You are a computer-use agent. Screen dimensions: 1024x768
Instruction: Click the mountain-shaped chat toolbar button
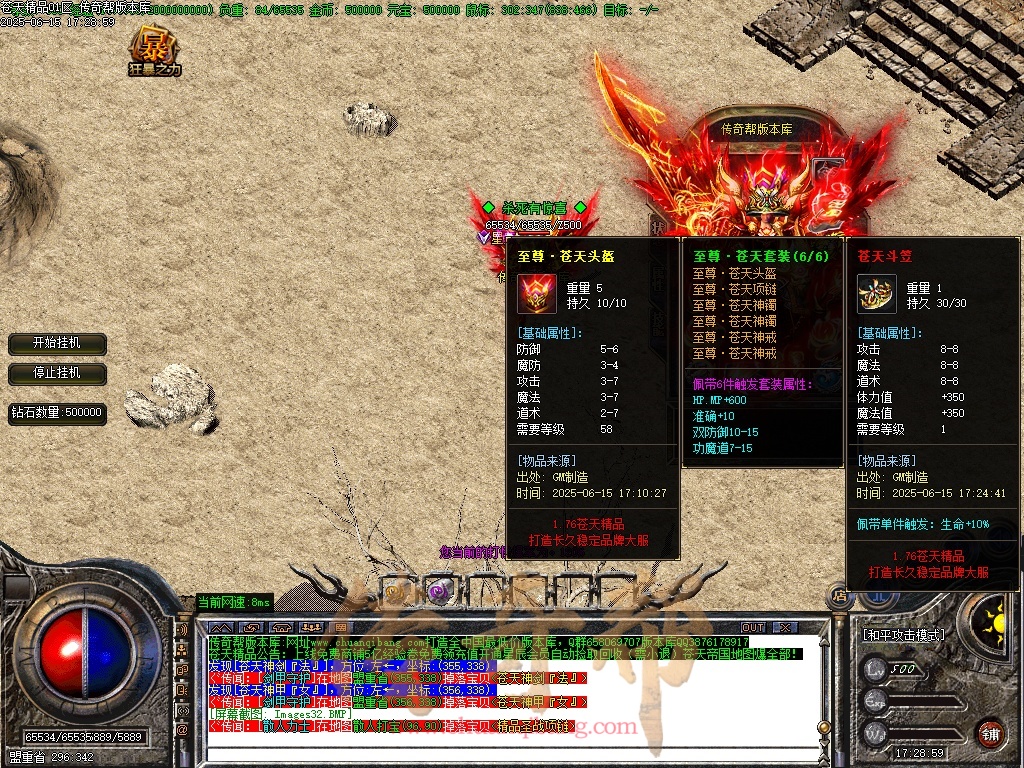pos(222,627)
